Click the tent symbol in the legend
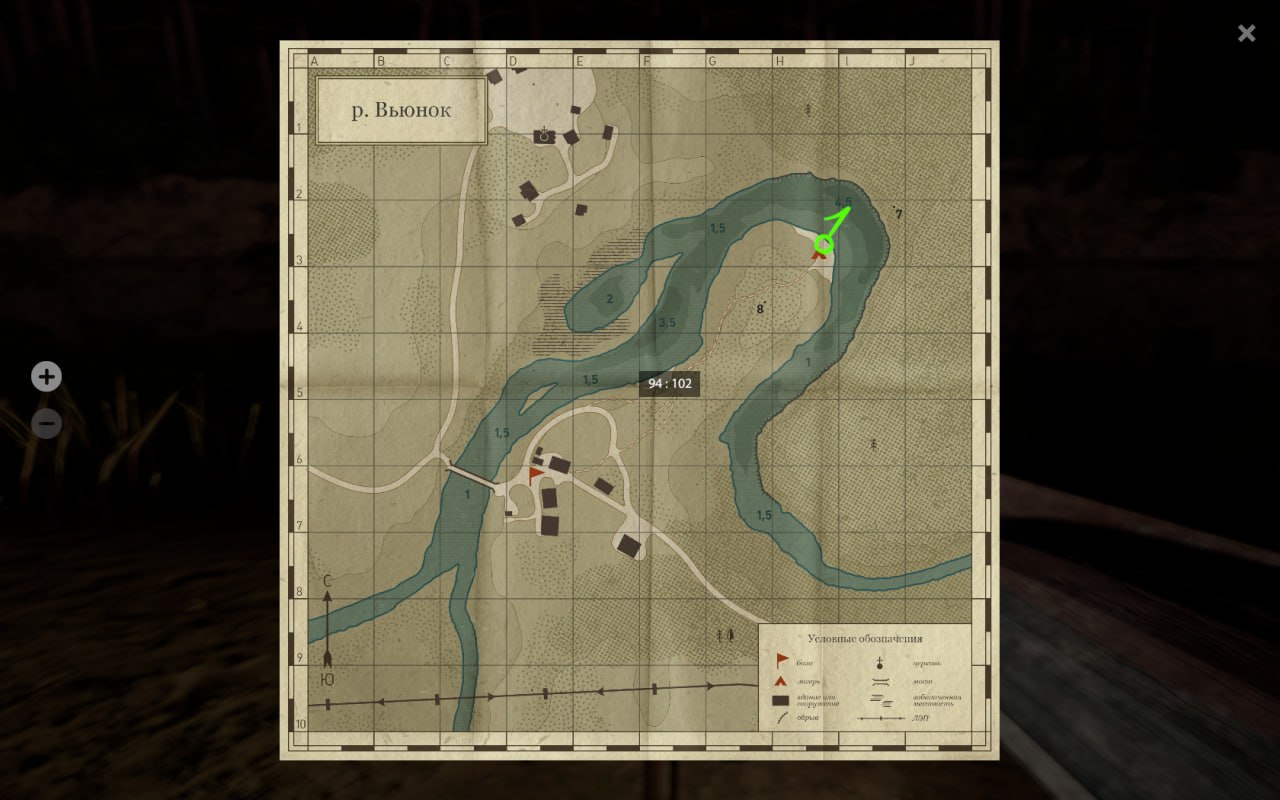Viewport: 1280px width, 800px height. [x=780, y=681]
